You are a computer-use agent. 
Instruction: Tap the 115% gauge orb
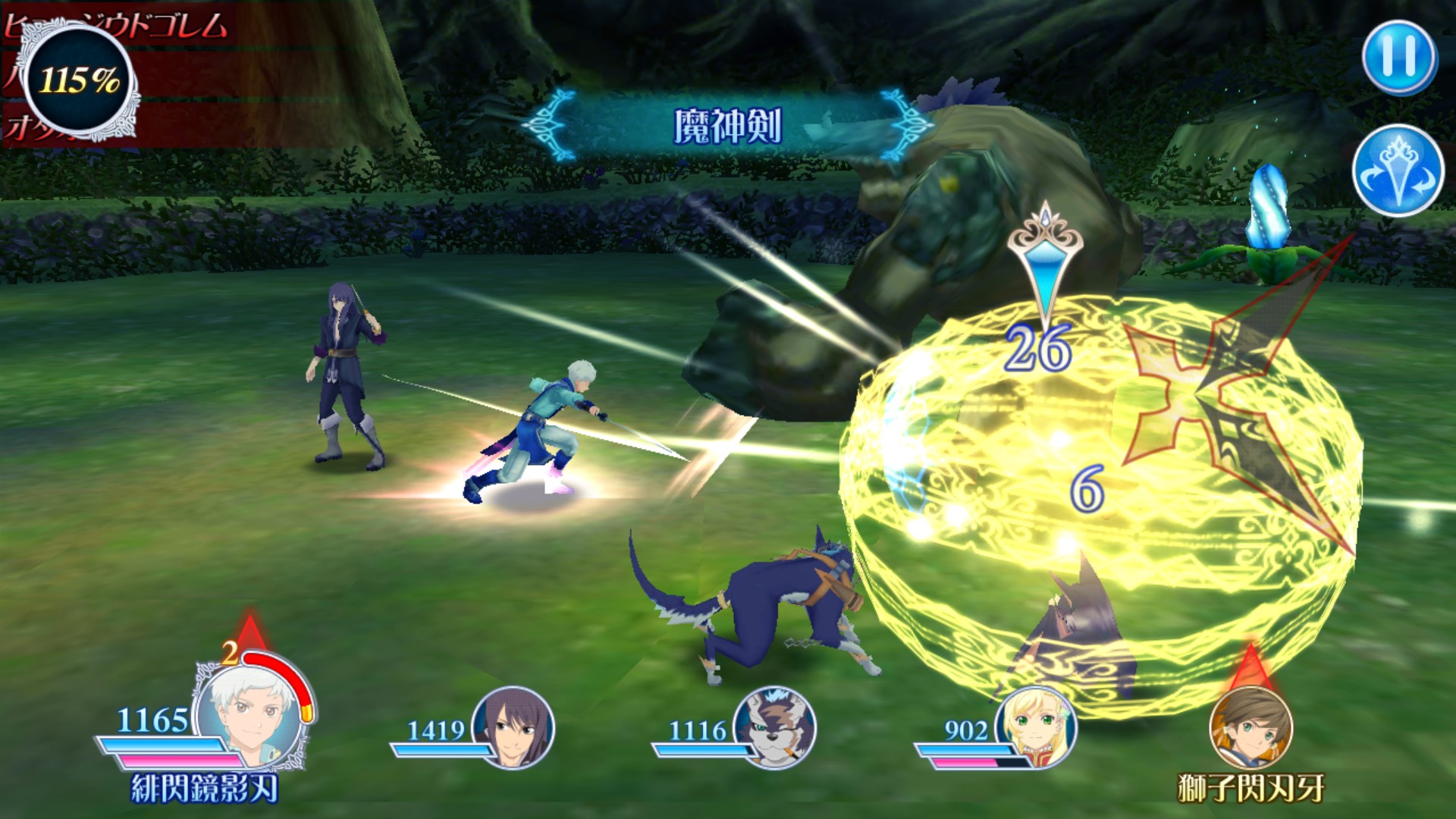tap(79, 80)
